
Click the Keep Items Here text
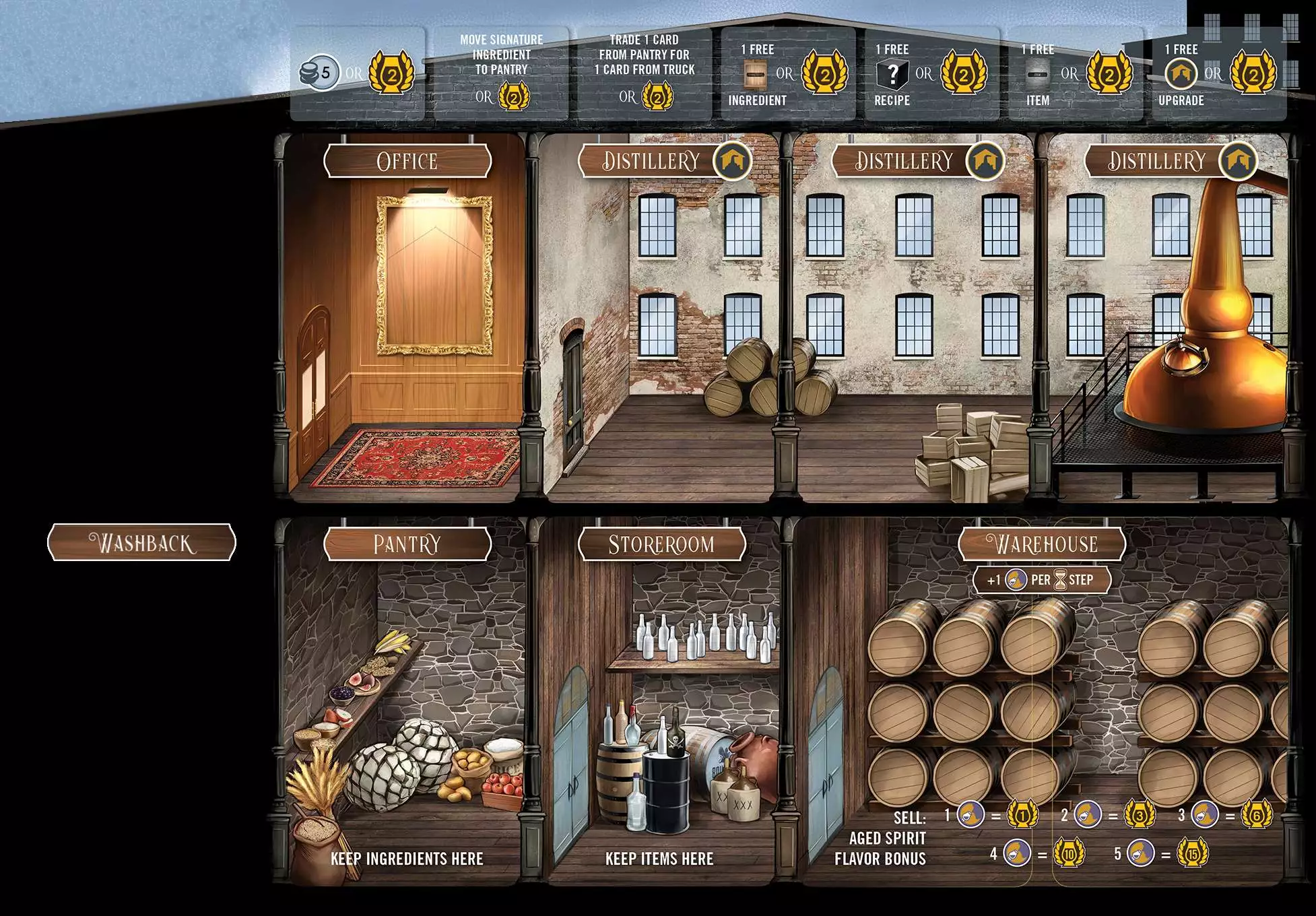click(x=659, y=859)
